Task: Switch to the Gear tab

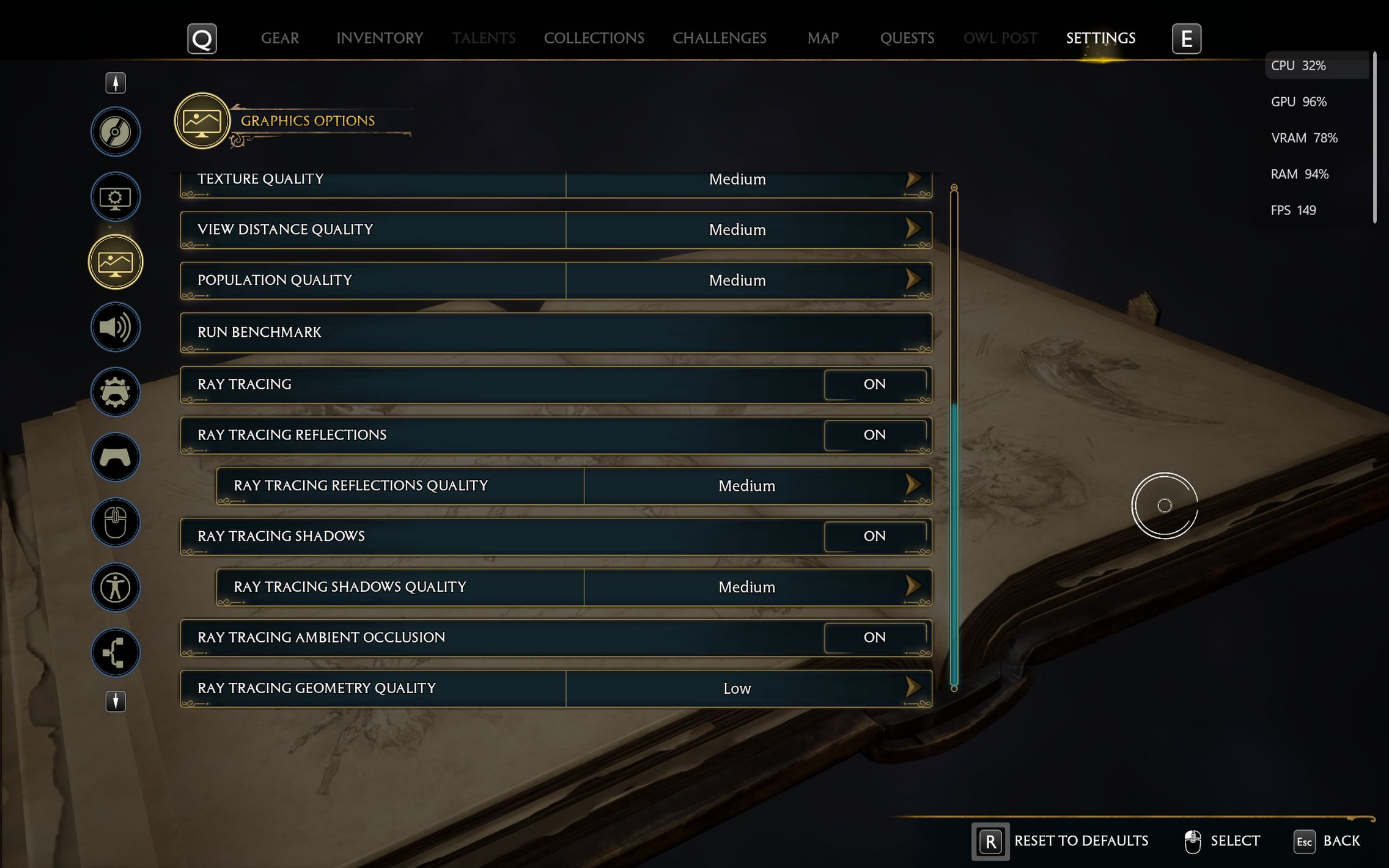Action: pyautogui.click(x=280, y=38)
